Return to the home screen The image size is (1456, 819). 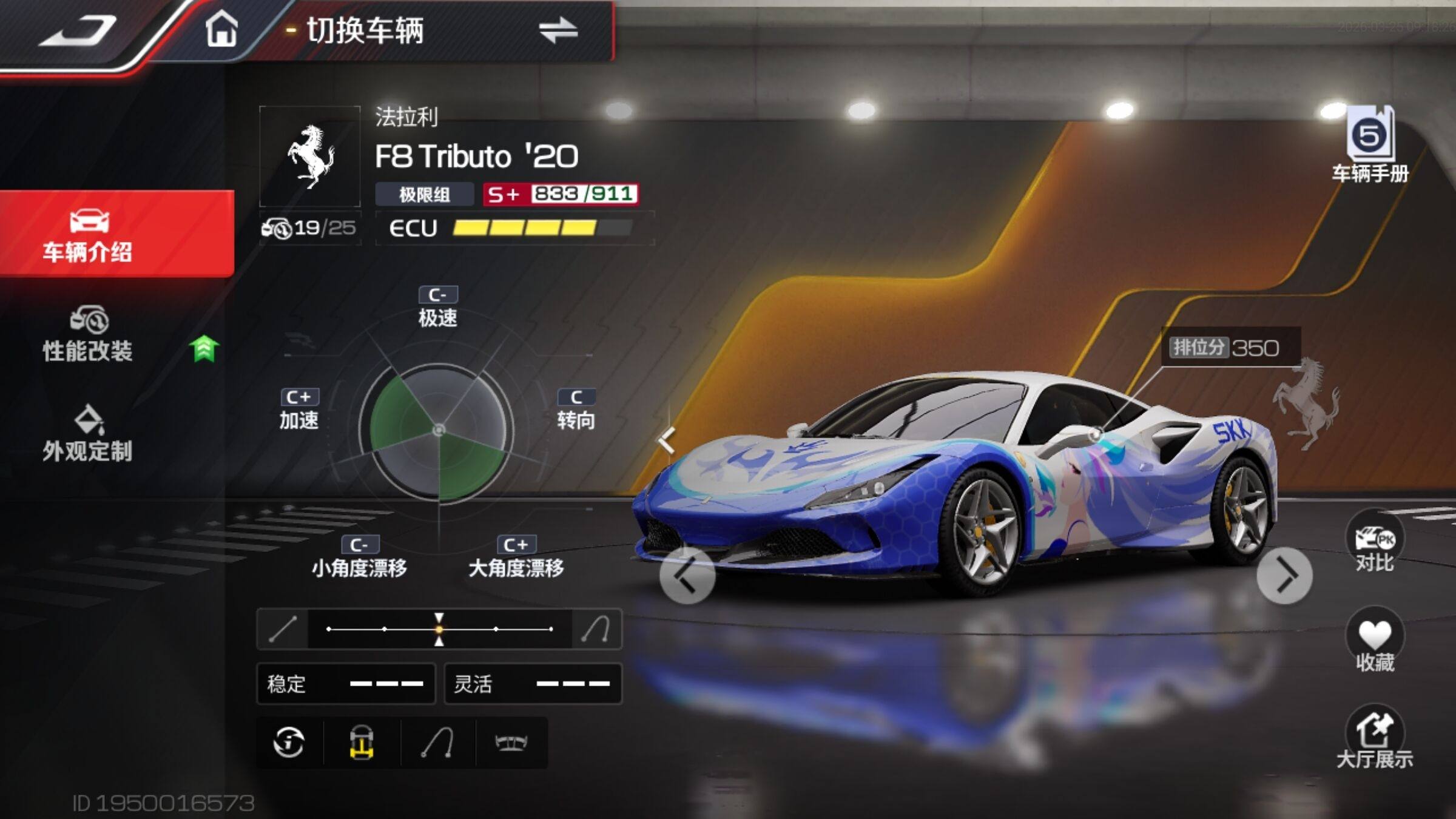[x=221, y=30]
